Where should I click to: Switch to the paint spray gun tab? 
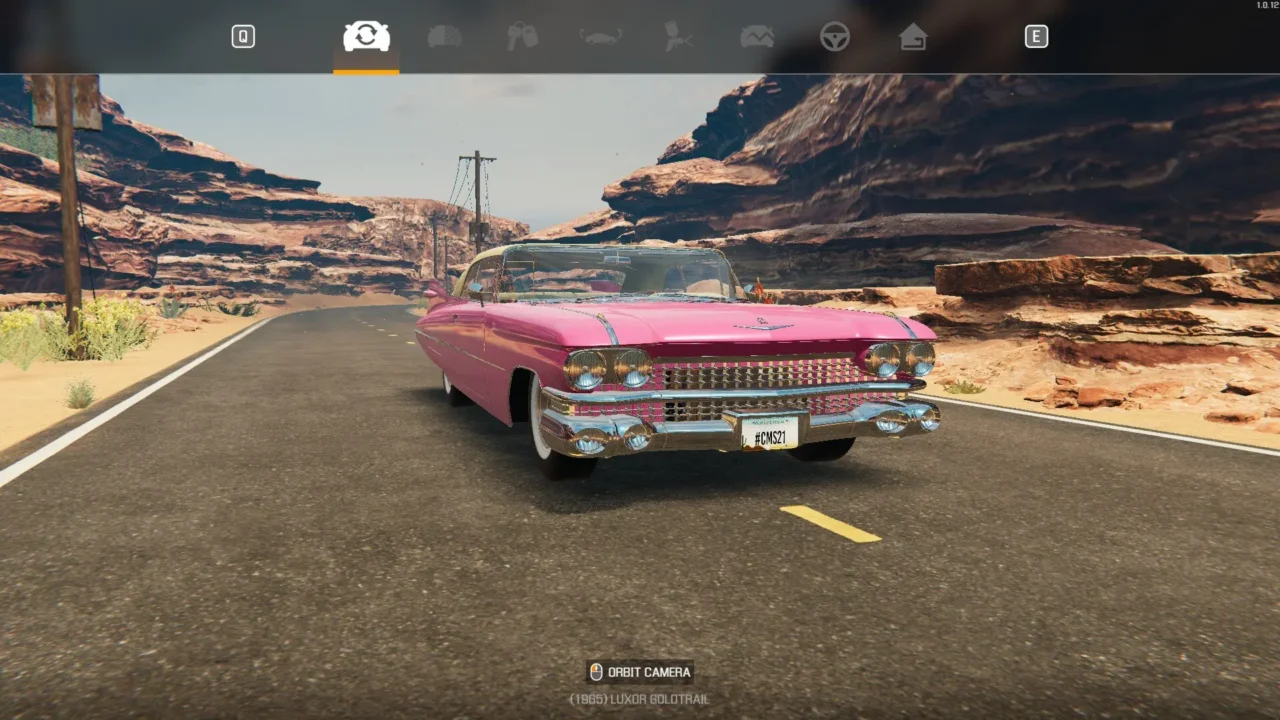(x=679, y=37)
